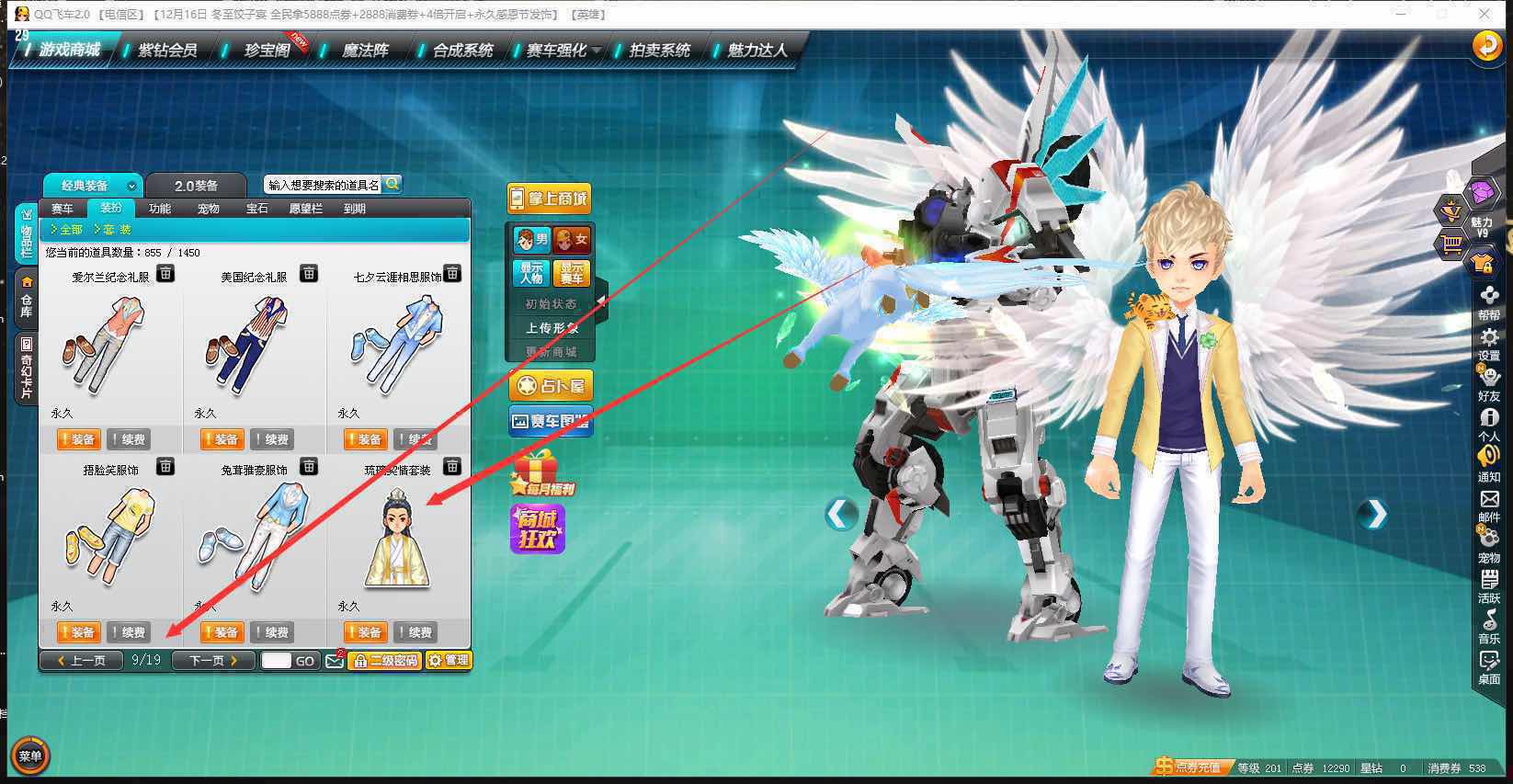Open the 拍卖系统 auction menu
Viewport: 1513px width, 784px height.
click(x=659, y=50)
